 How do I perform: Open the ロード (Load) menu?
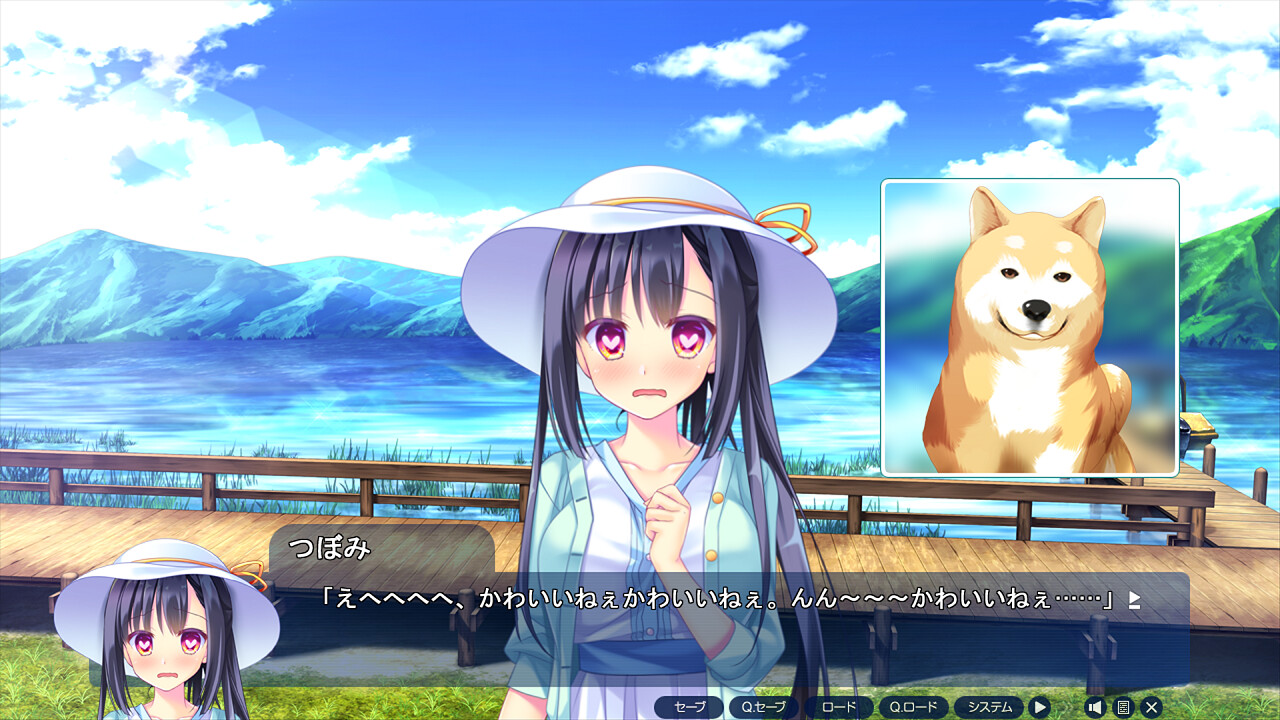(x=839, y=707)
